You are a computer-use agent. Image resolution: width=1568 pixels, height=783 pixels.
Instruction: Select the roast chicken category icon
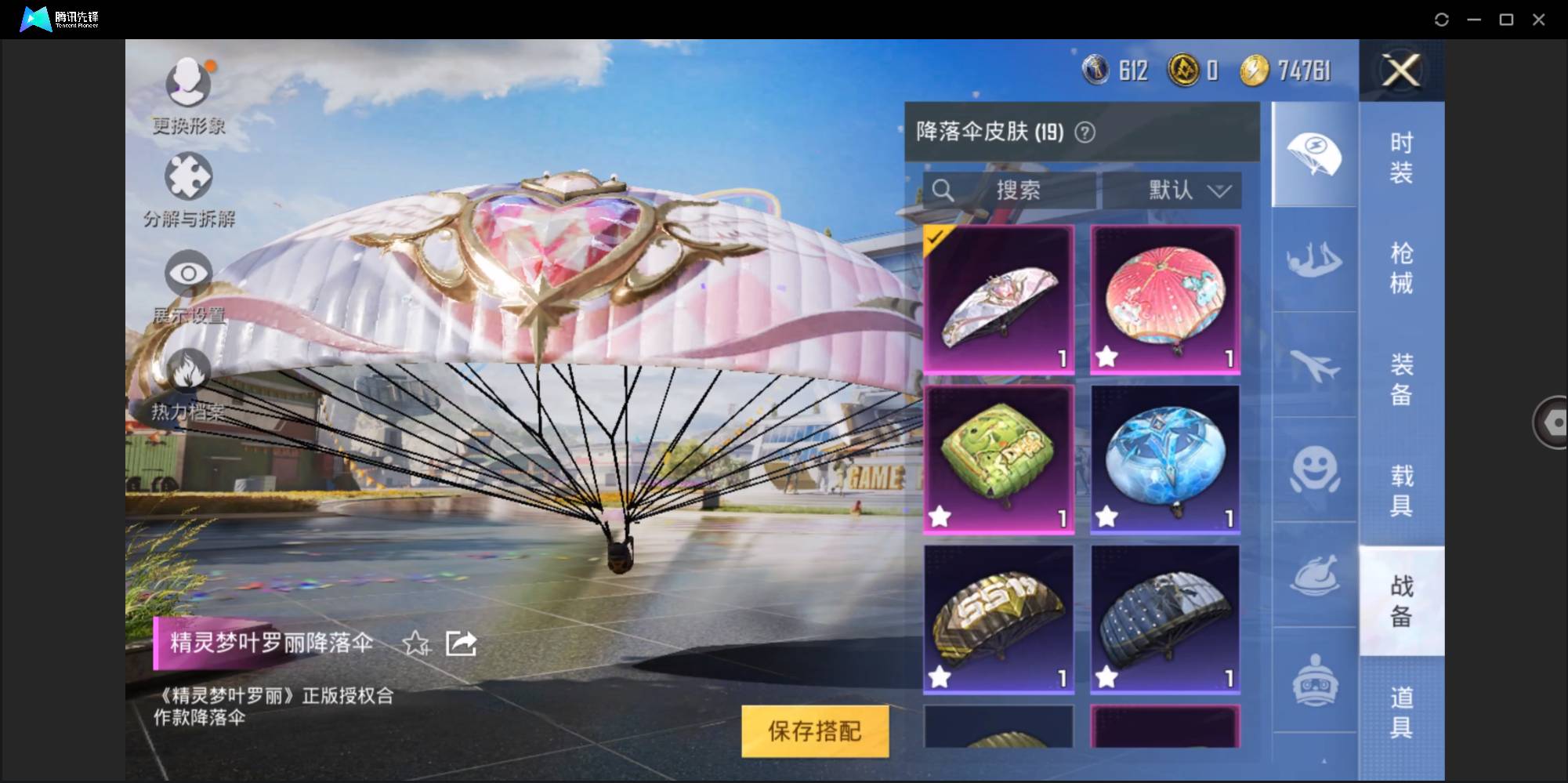click(x=1315, y=580)
